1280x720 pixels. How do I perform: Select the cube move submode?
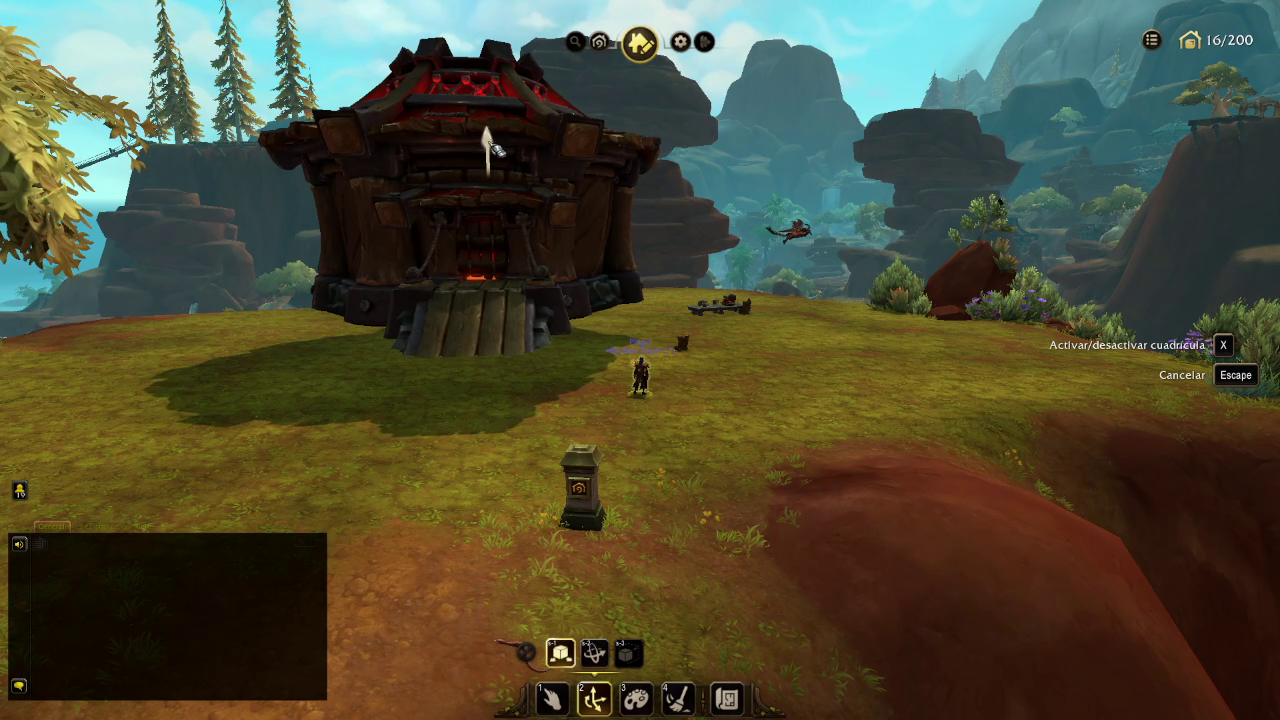click(x=561, y=653)
